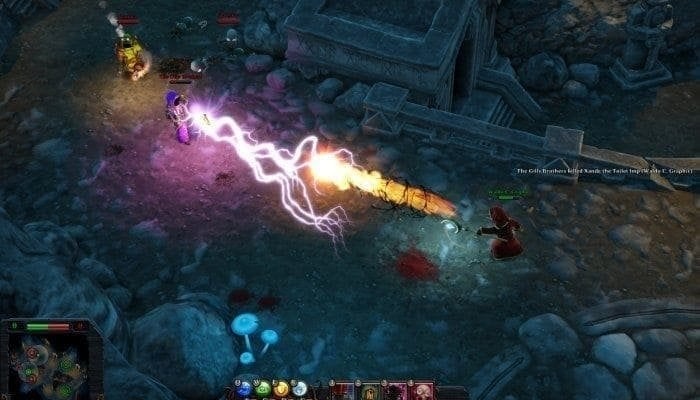This screenshot has height=400, width=700.
Task: Select the green doorway item slot
Action: coord(370,390)
